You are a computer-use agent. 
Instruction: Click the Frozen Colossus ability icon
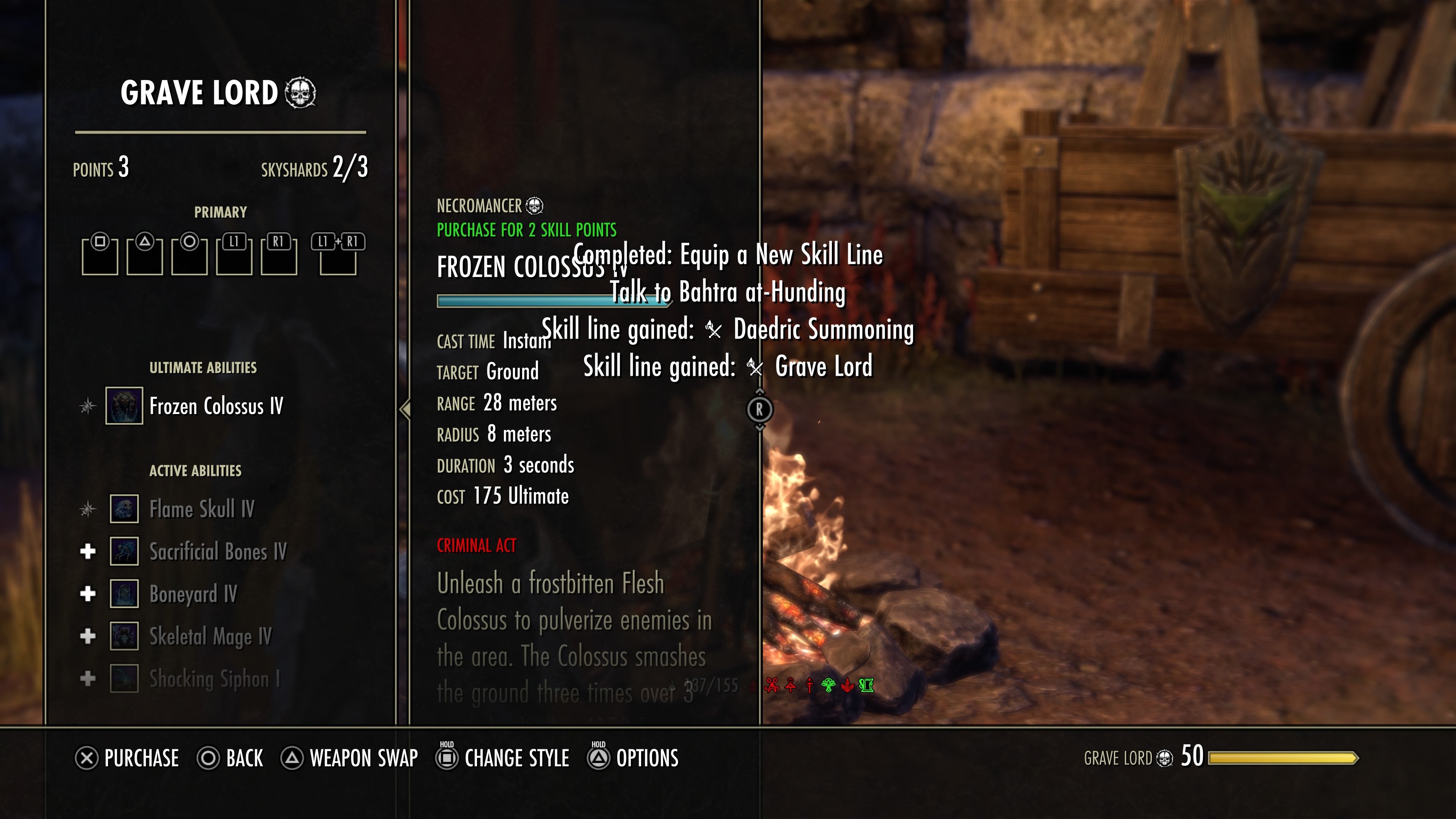point(124,406)
